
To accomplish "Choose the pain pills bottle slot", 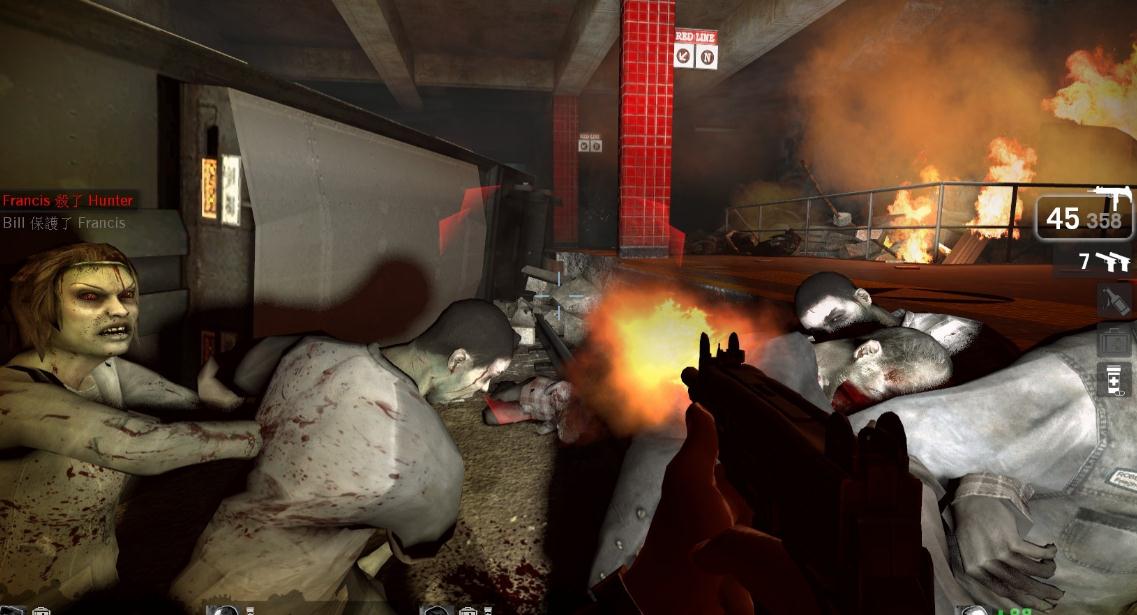I will (x=1113, y=382).
